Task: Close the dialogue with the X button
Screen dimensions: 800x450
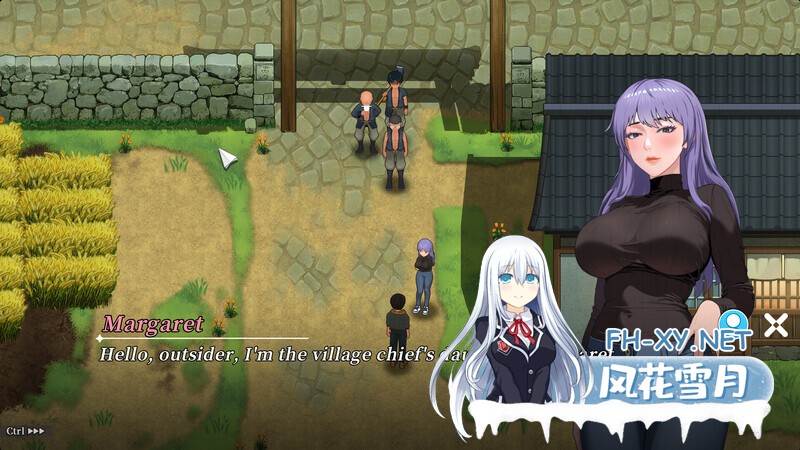Action: point(775,325)
